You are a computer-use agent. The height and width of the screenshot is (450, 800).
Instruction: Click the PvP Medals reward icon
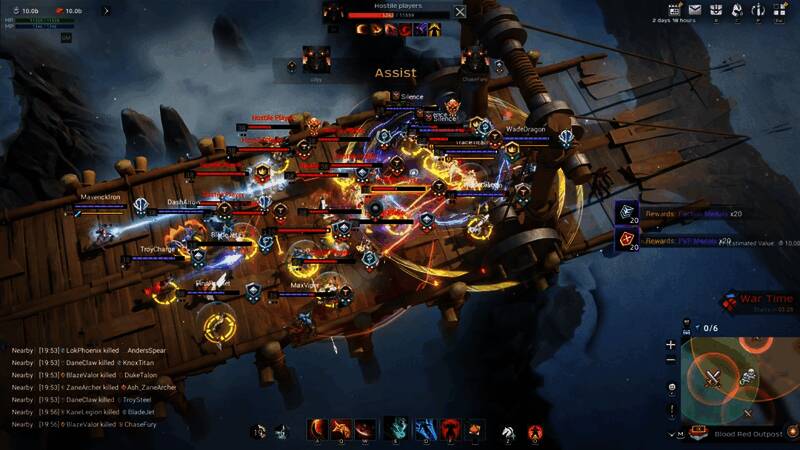point(628,239)
